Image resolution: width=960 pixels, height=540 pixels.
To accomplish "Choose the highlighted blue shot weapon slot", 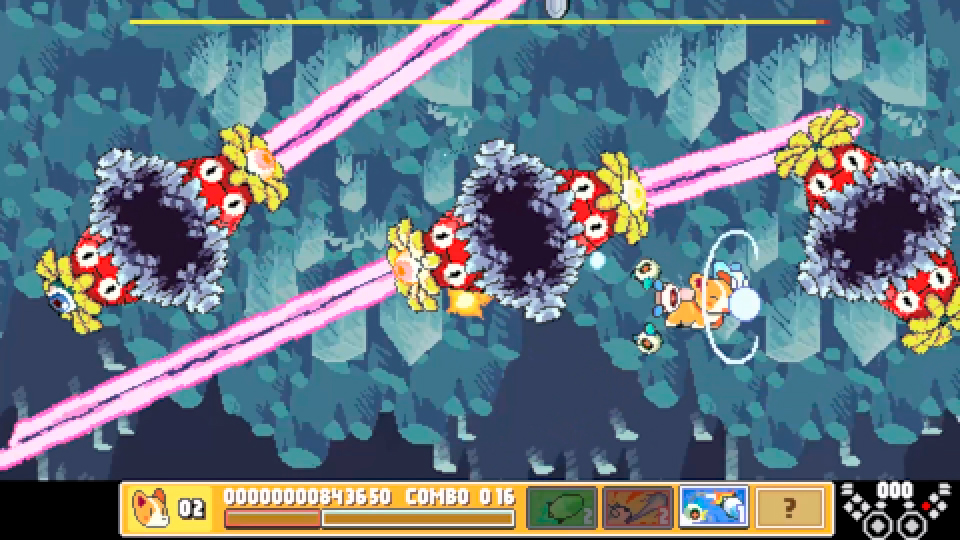I will 713,507.
